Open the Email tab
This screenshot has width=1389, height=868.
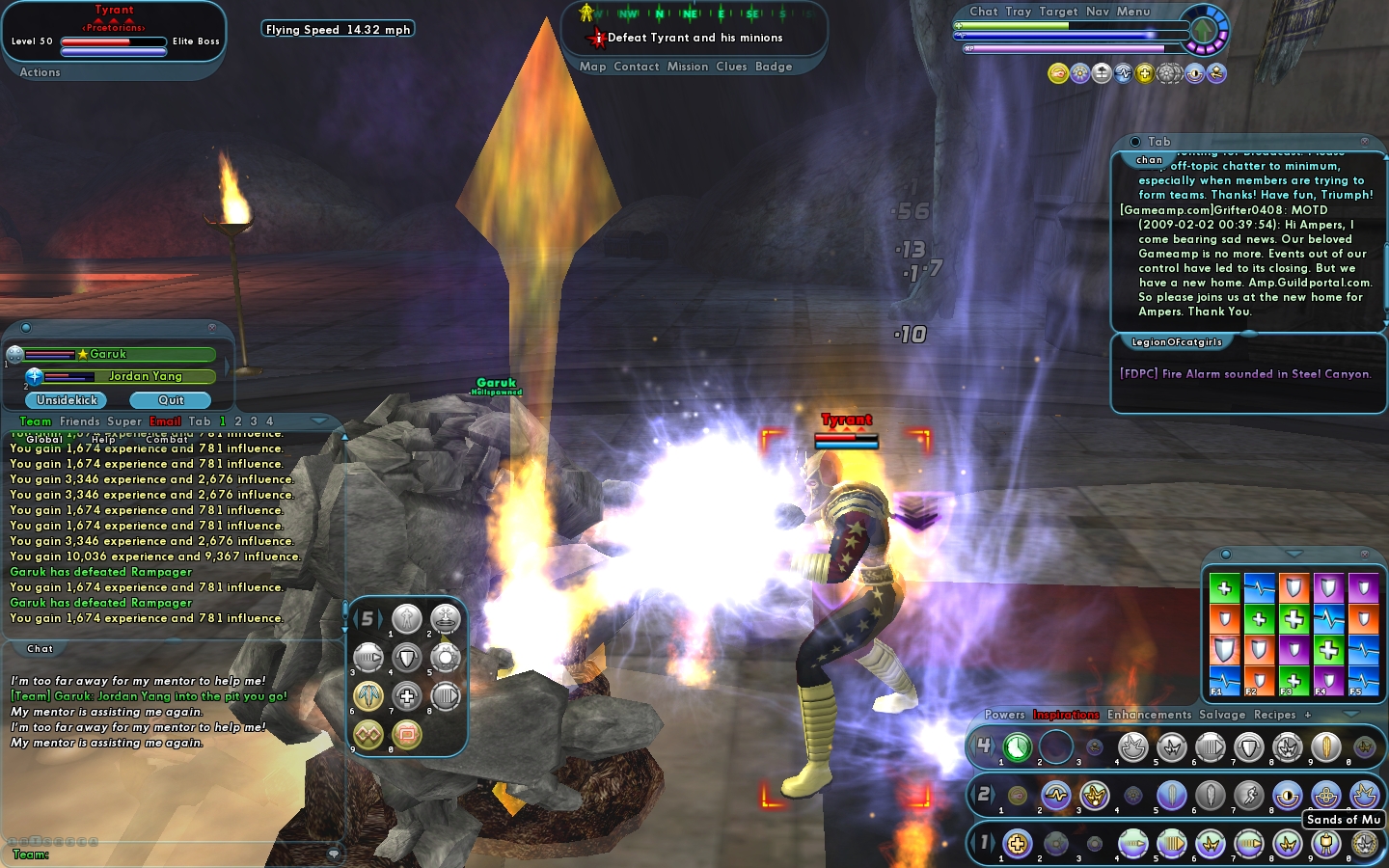coord(165,421)
